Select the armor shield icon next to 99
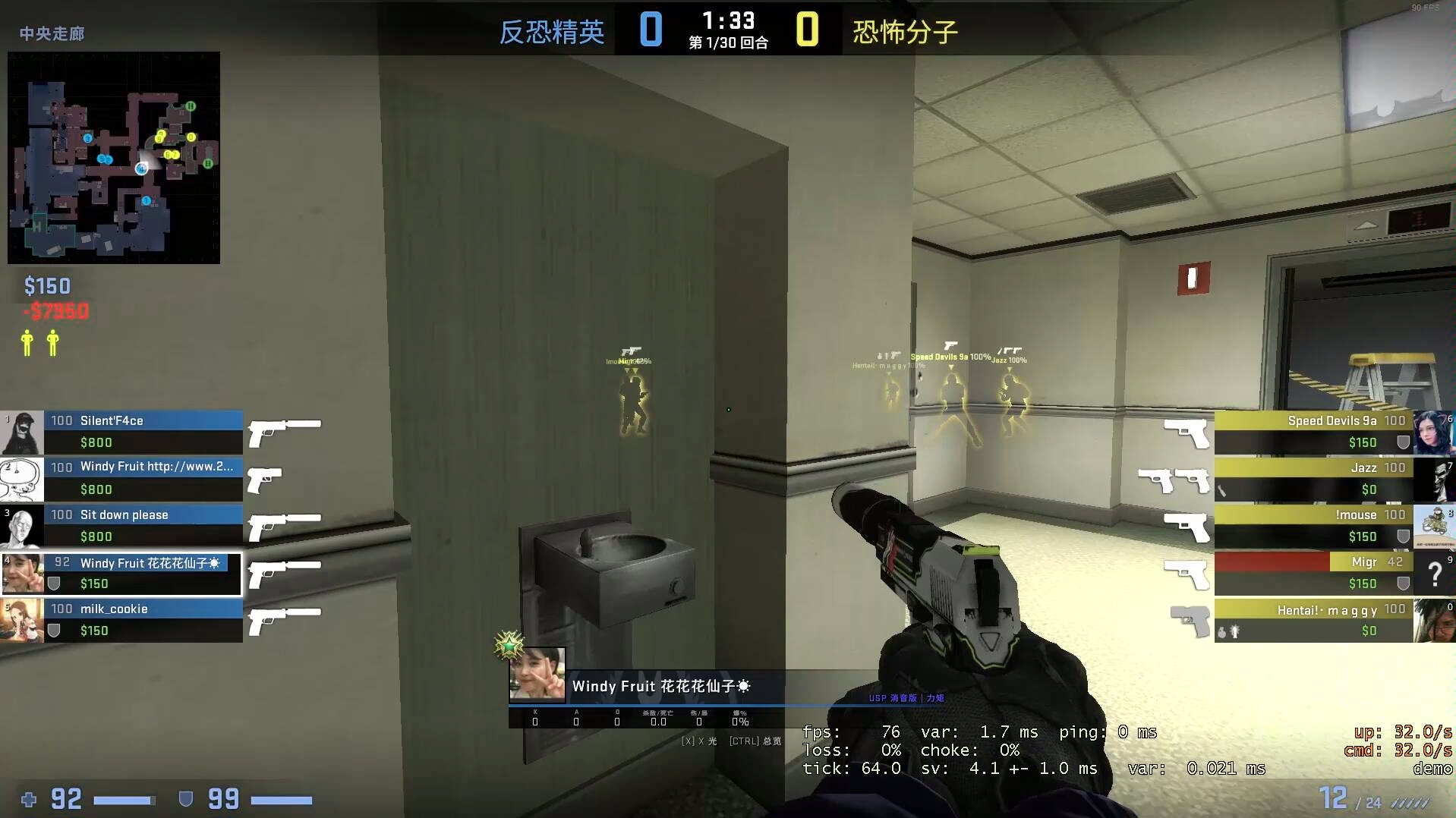The image size is (1456, 818). point(184,799)
